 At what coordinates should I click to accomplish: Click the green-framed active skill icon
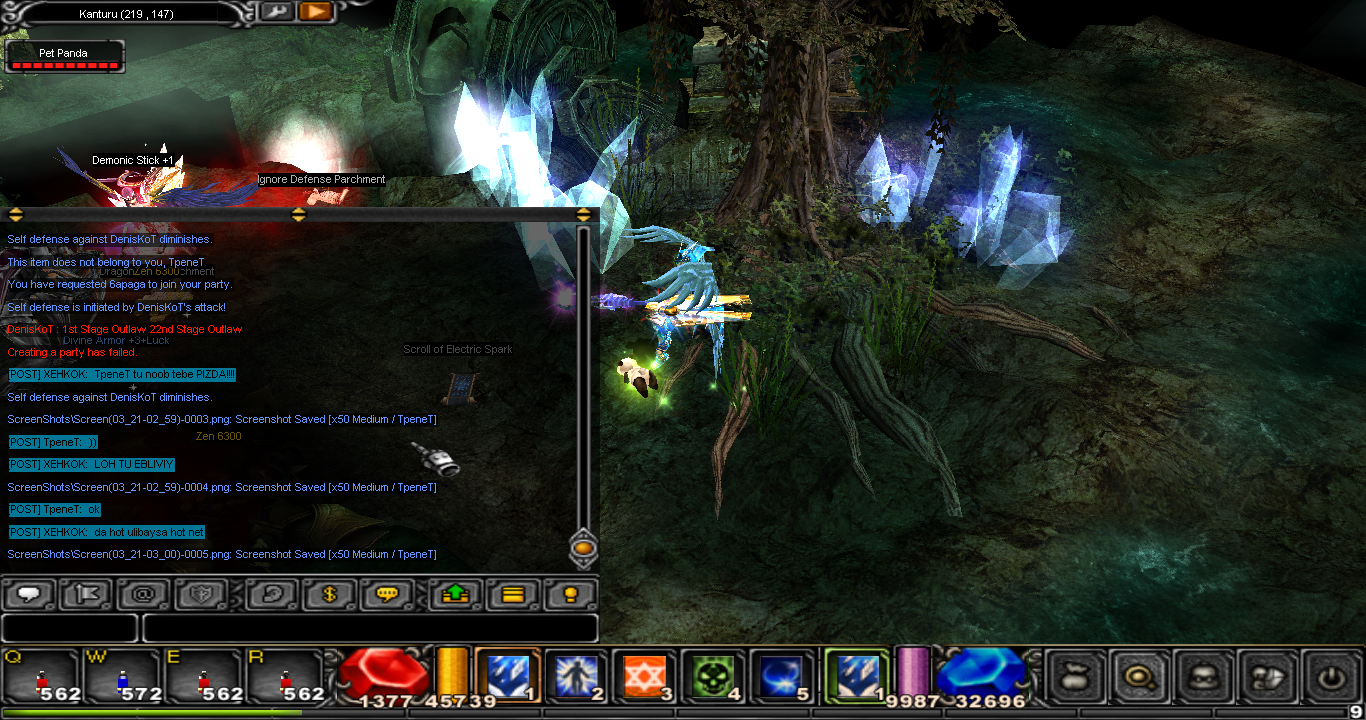tap(856, 676)
